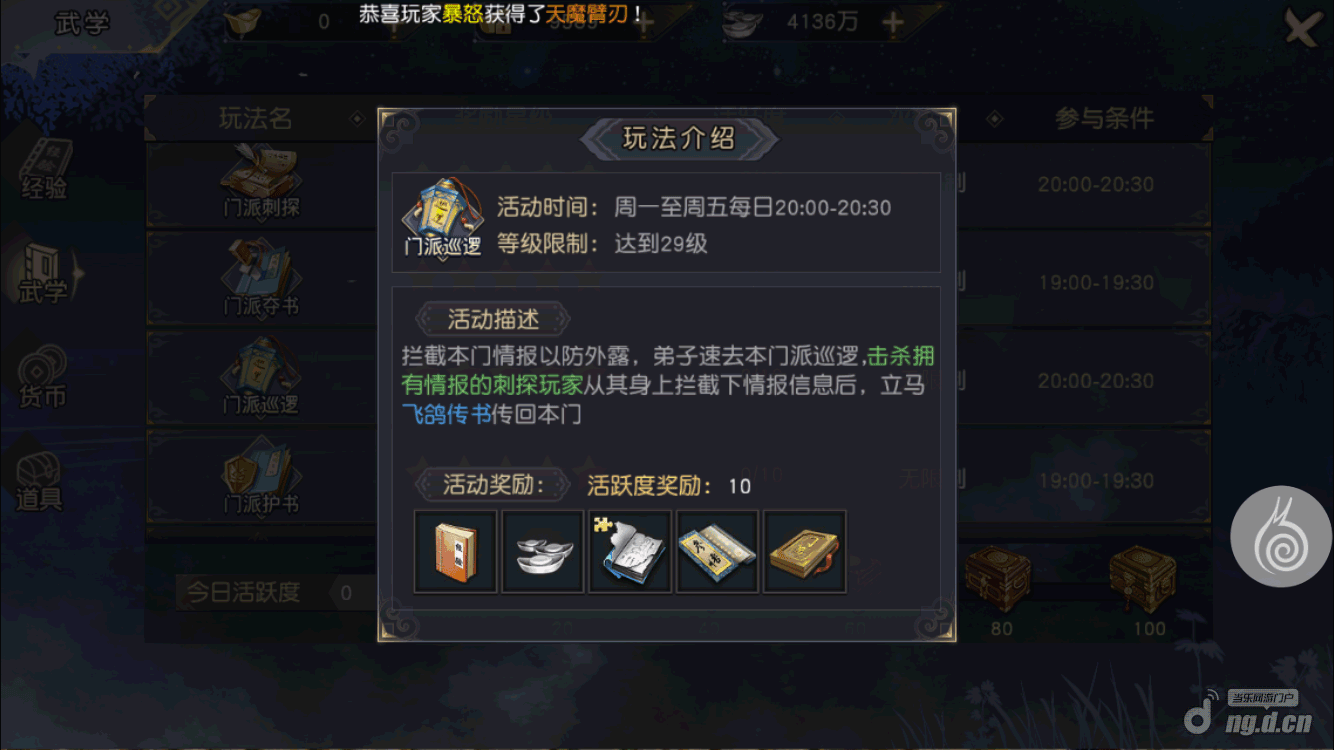Click the silver ingots reward item
Viewport: 1334px width, 750px height.
click(542, 551)
